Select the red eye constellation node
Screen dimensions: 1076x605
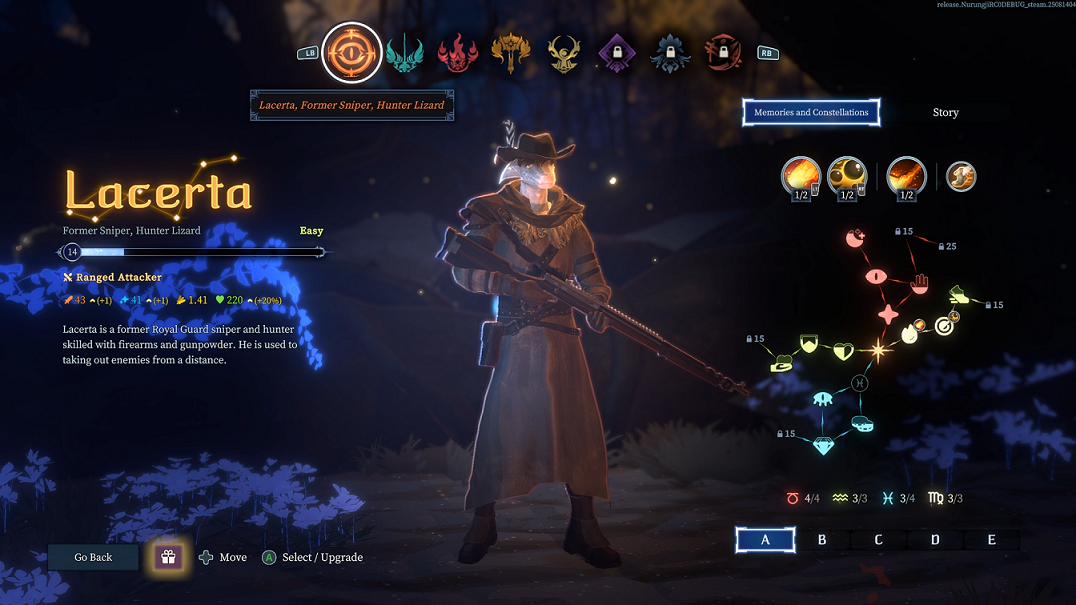(x=876, y=276)
